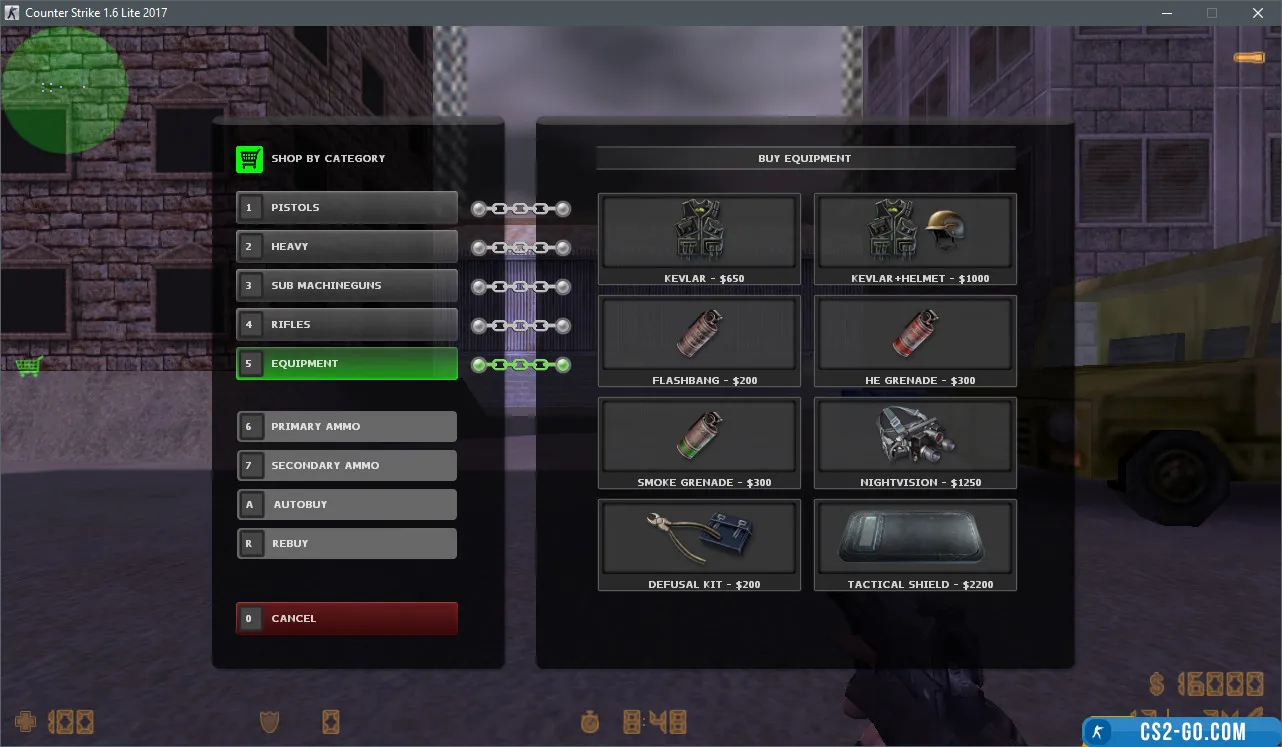Select the Heavy weapons category
The height and width of the screenshot is (747, 1282).
347,246
